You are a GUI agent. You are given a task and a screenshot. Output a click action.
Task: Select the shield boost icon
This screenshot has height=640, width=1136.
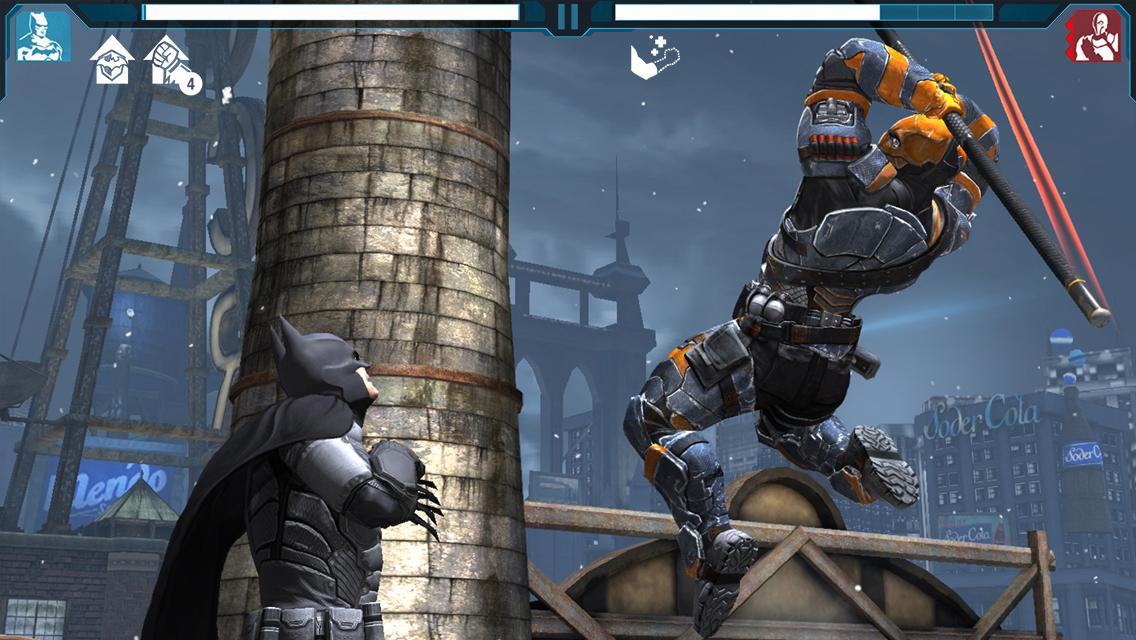pos(112,60)
